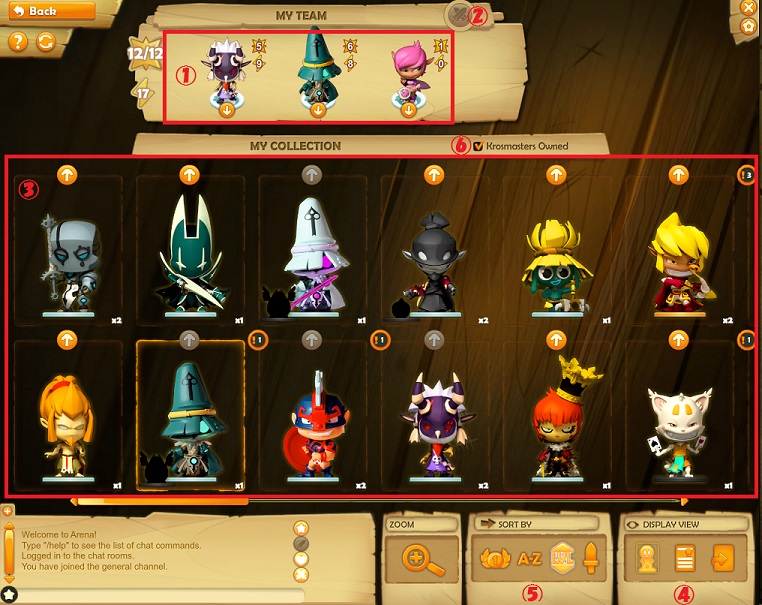The height and width of the screenshot is (605, 762).
Task: Open help with the question mark button
Action: [x=17, y=42]
